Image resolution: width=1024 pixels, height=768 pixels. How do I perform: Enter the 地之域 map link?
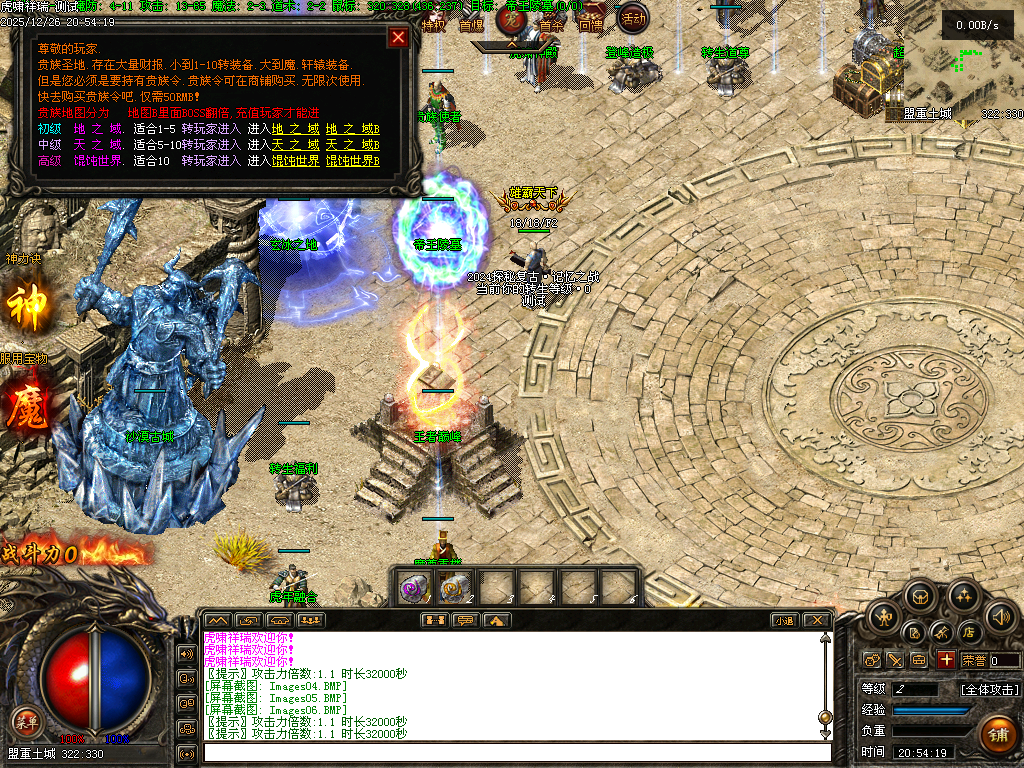(x=296, y=129)
